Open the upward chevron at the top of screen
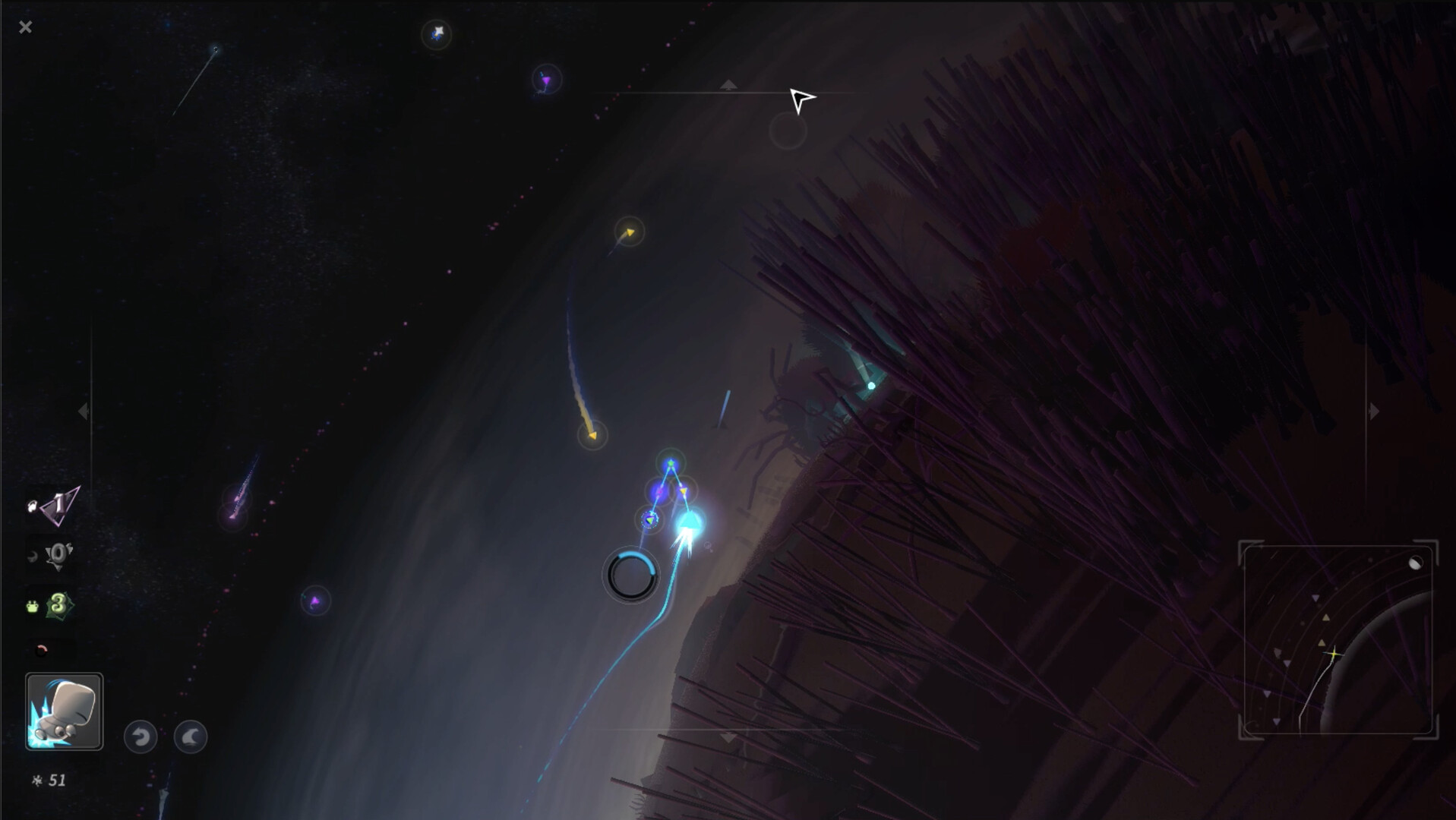Screen dimensions: 1456x820 (x=727, y=85)
